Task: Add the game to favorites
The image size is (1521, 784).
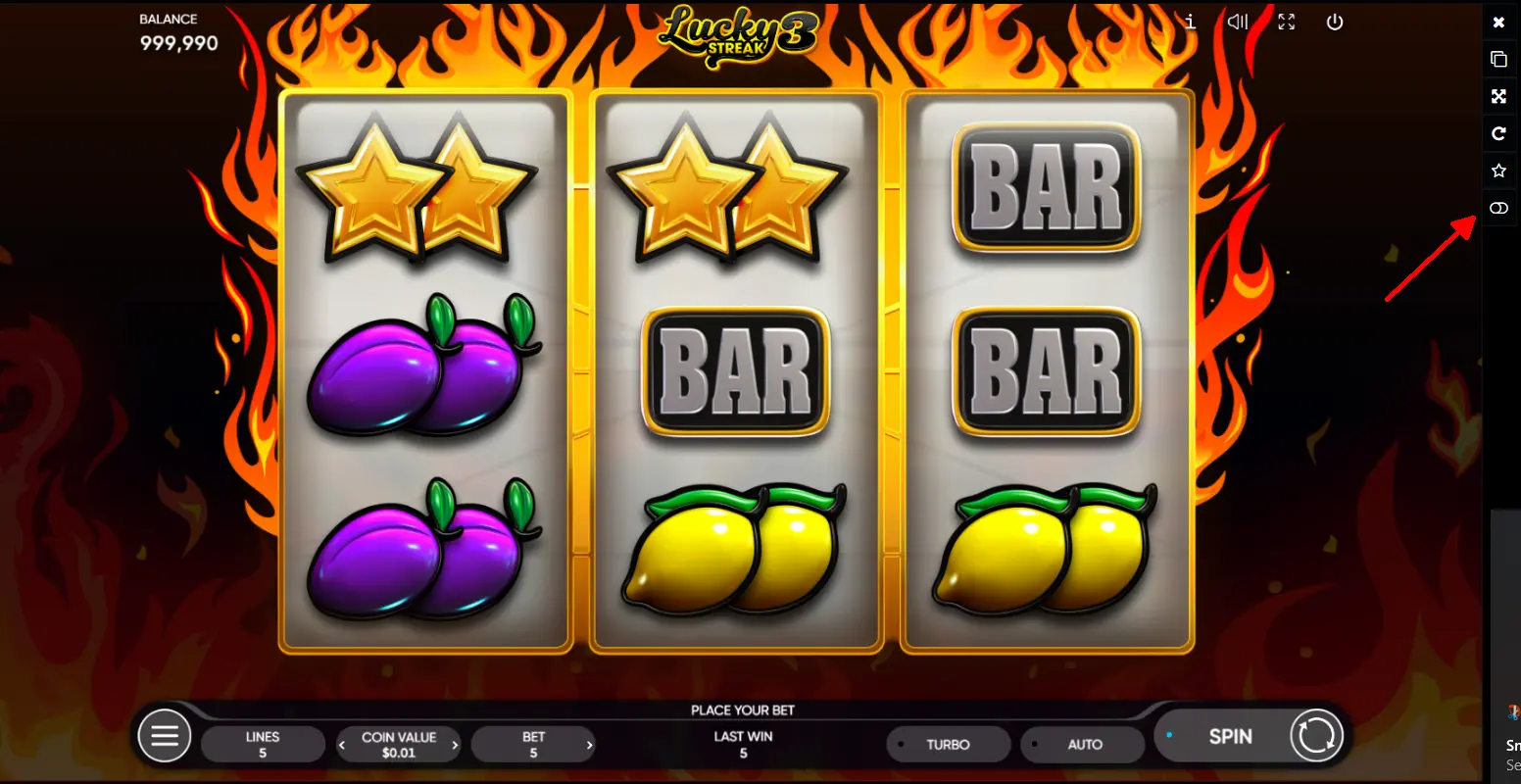Action: click(1498, 171)
